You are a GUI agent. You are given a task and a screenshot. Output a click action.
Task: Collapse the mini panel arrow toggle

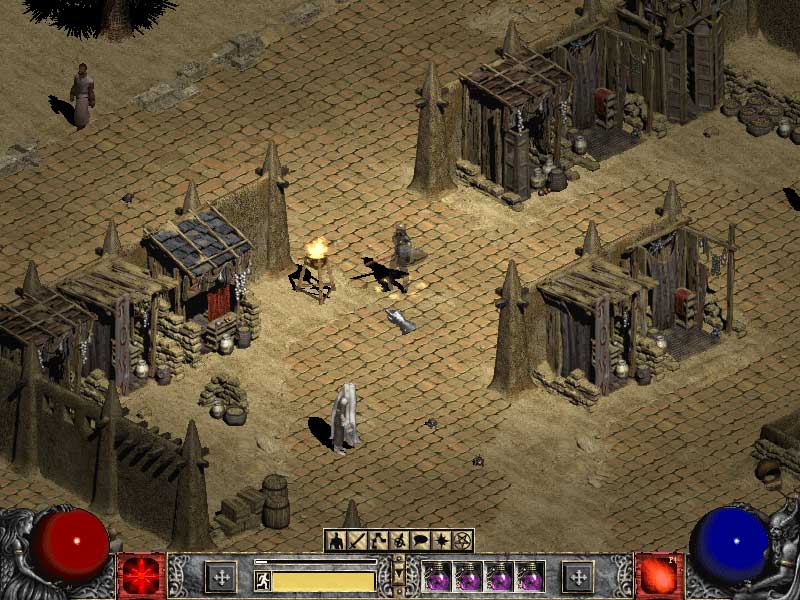(399, 575)
